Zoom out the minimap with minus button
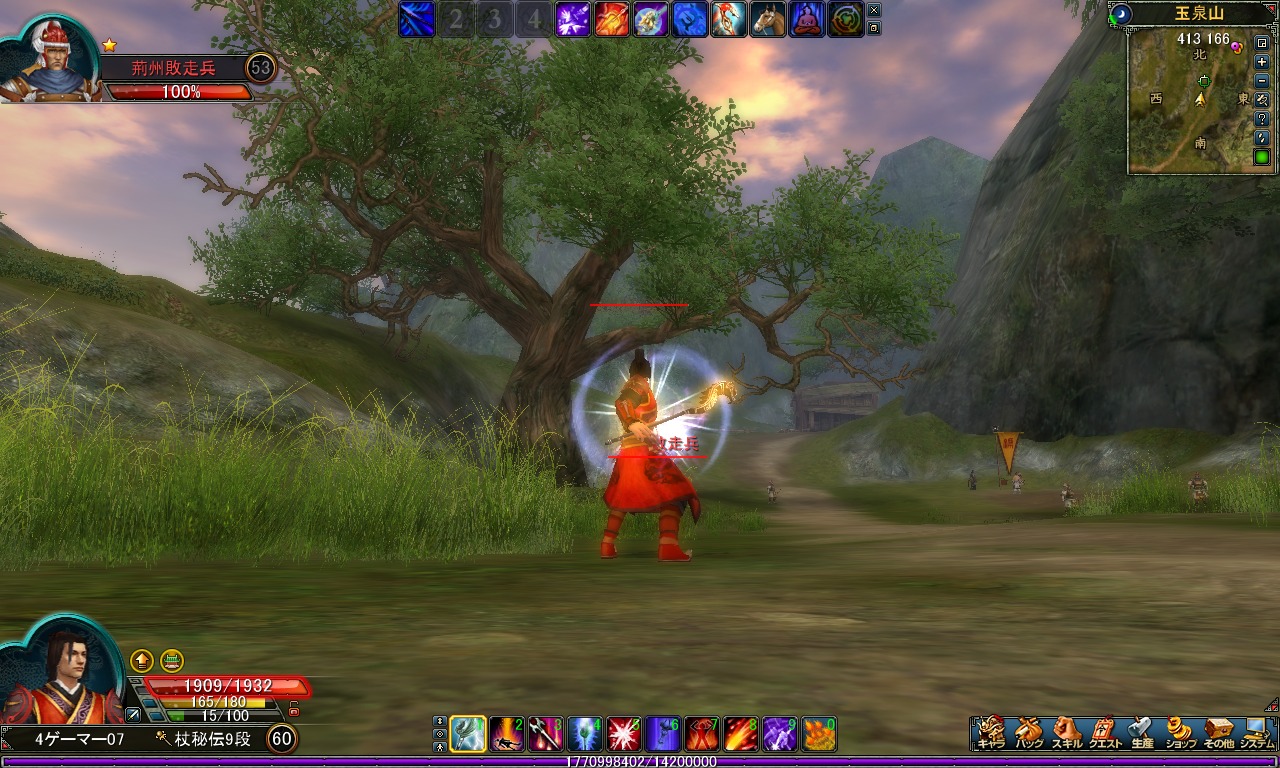The image size is (1280, 768). coord(1262,81)
